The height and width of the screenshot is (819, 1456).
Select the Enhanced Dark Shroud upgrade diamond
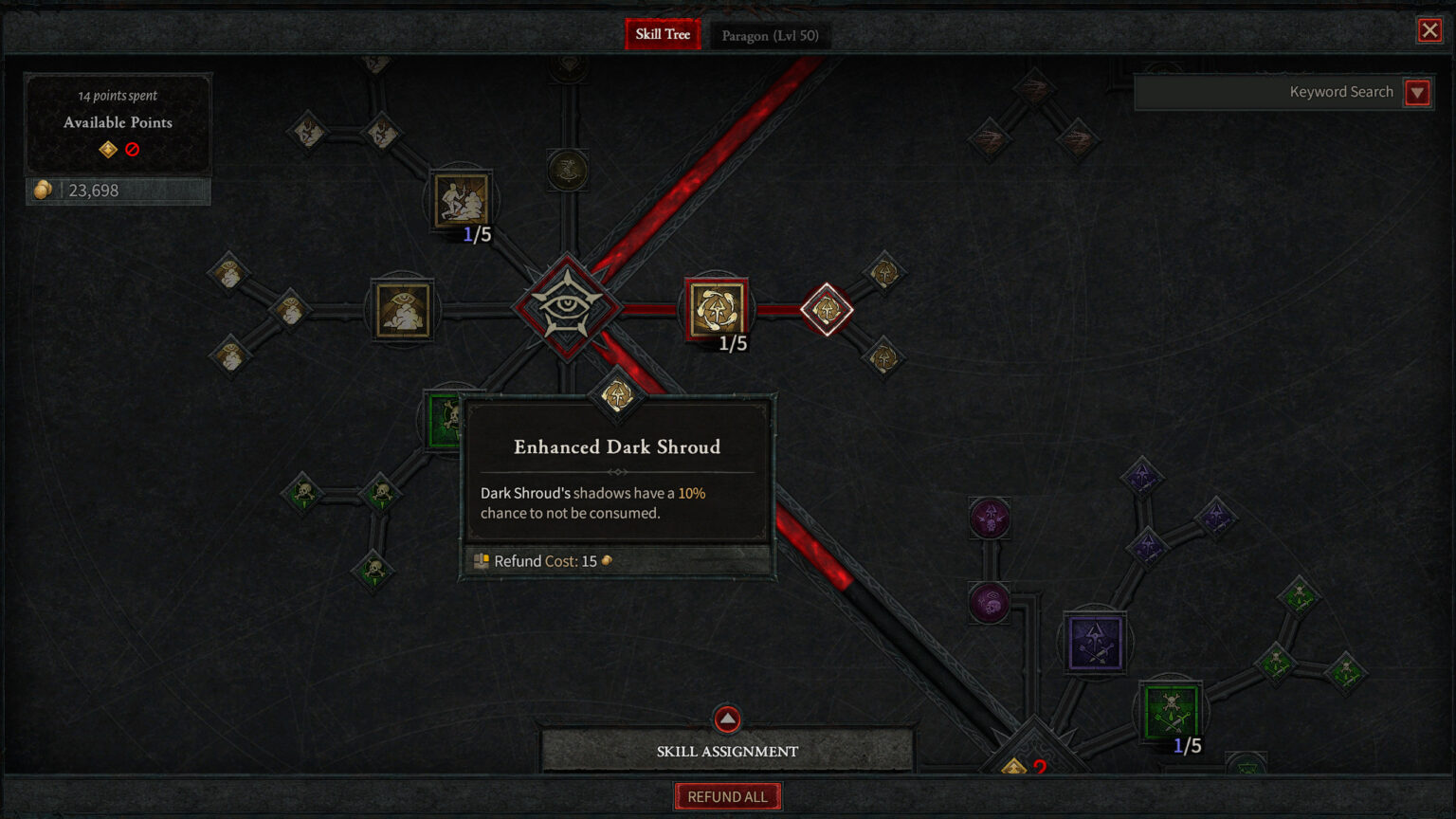(x=616, y=395)
